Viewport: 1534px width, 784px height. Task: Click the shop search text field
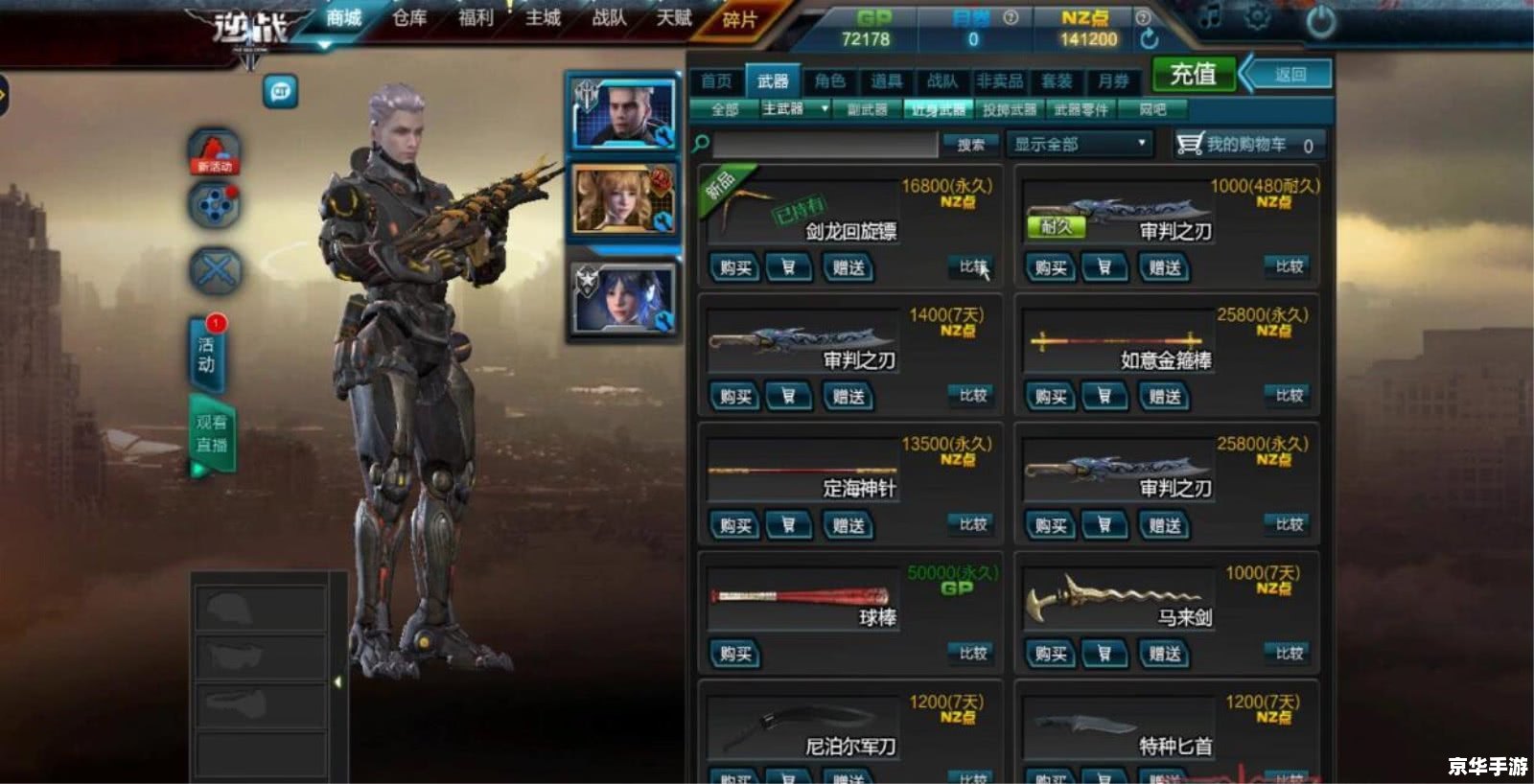(825, 145)
